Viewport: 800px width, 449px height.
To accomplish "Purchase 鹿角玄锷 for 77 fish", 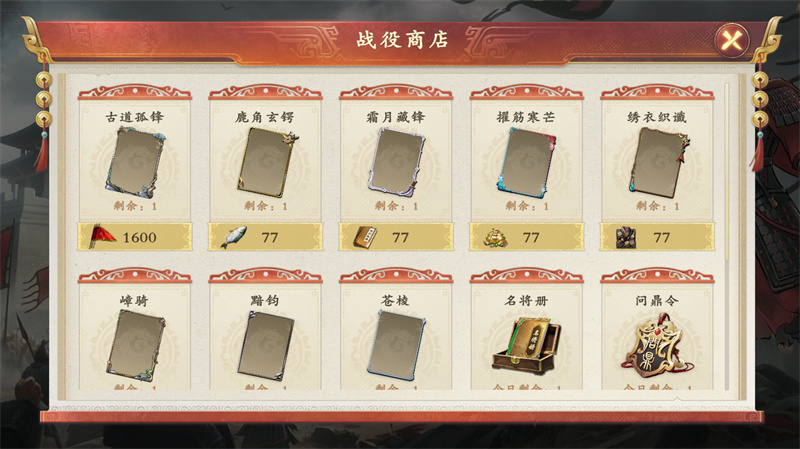I will pyautogui.click(x=265, y=237).
